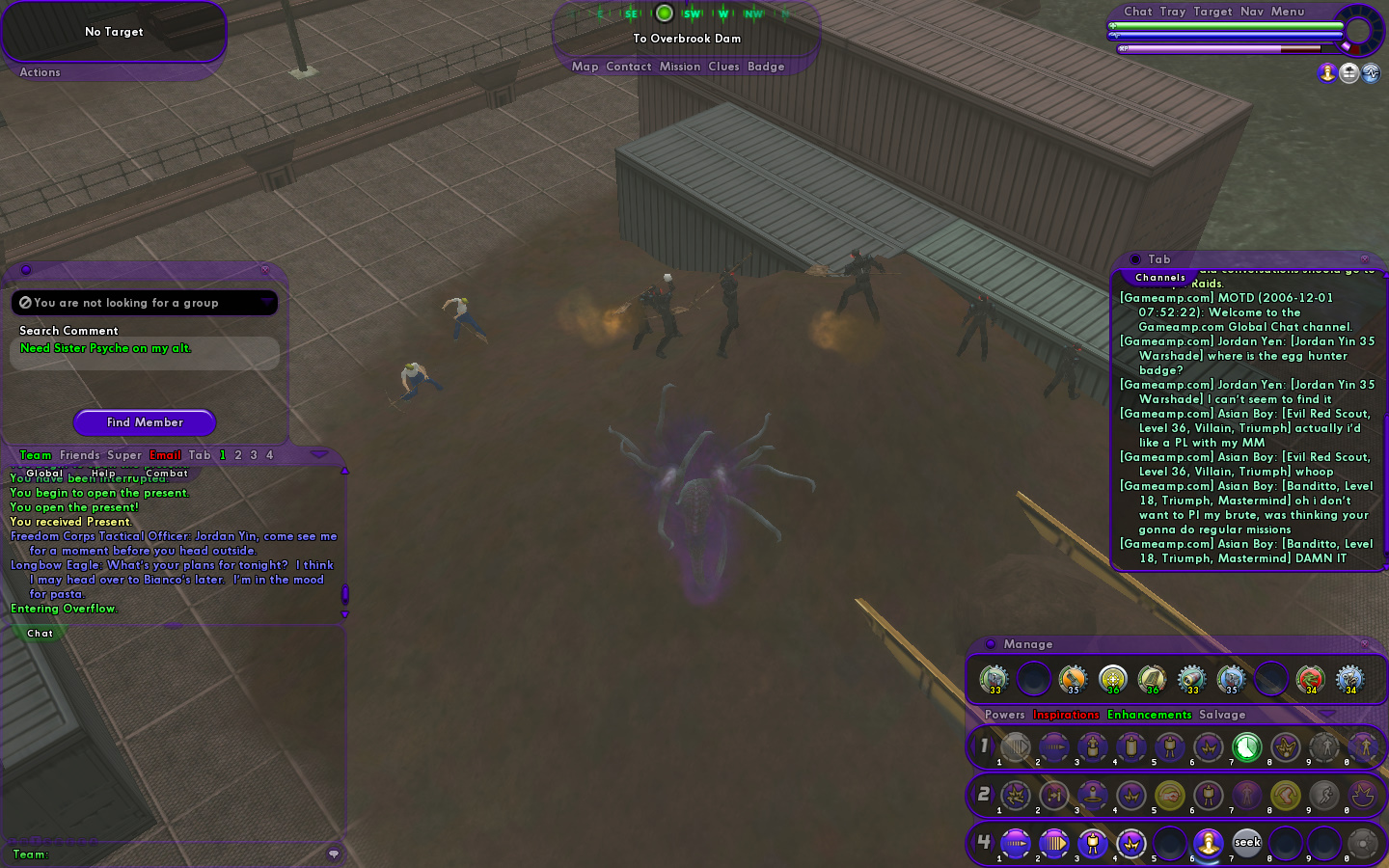1389x868 pixels.
Task: Activate the seek macro button
Action: click(1247, 843)
